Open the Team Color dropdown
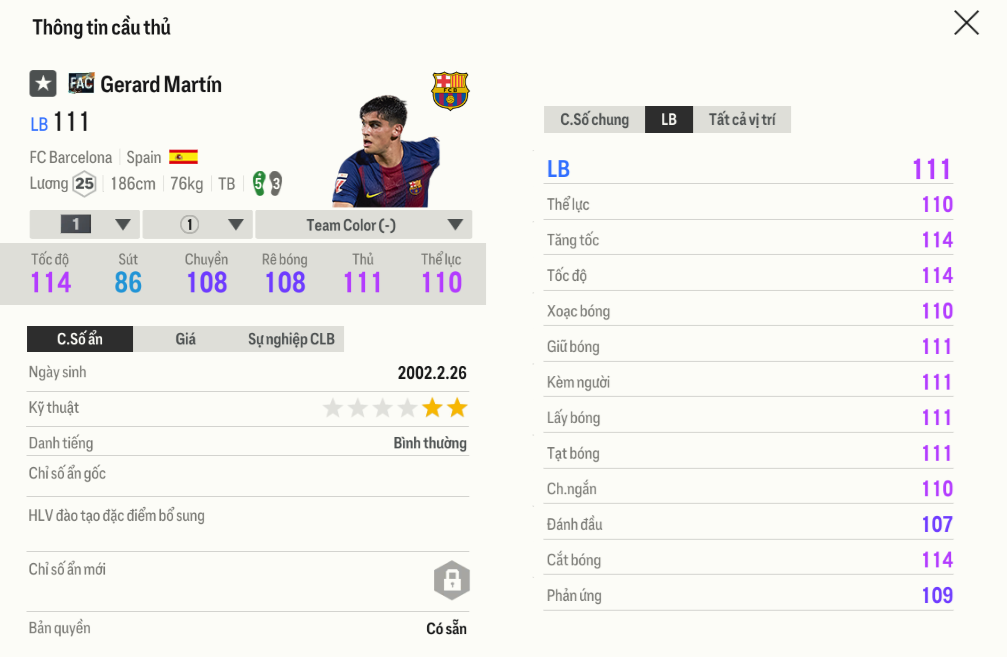 363,225
